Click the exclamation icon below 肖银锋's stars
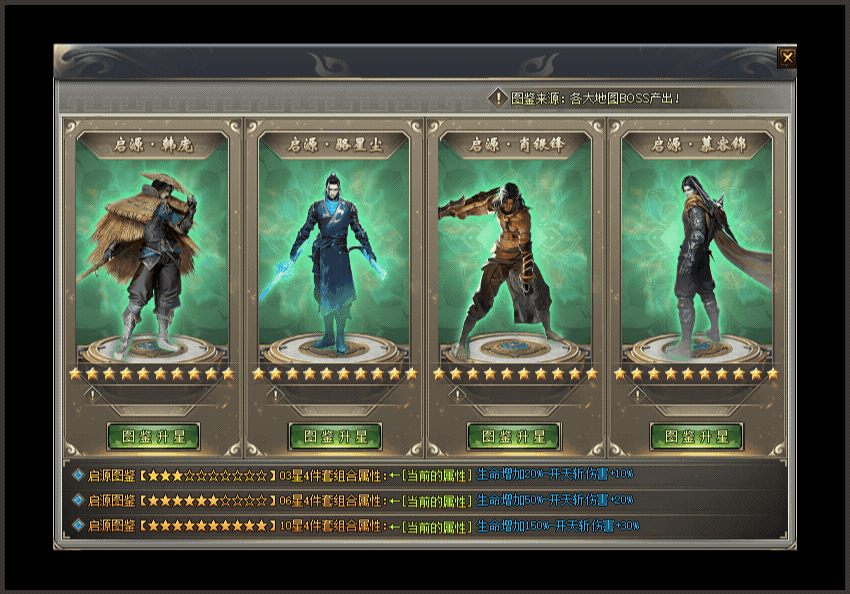Image resolution: width=850 pixels, height=594 pixels. [x=455, y=395]
